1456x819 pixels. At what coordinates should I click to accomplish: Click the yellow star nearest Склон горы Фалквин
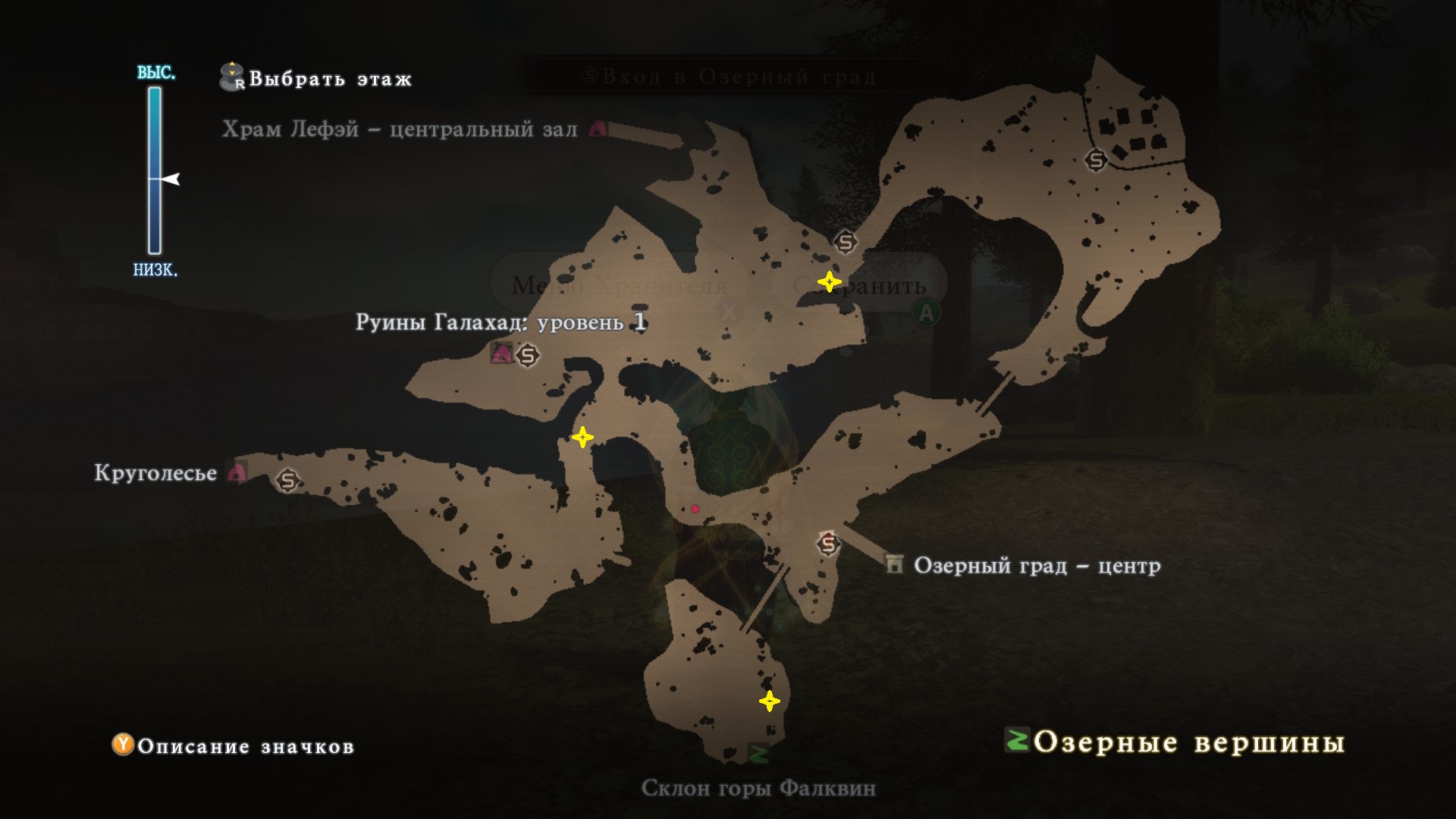[x=770, y=701]
